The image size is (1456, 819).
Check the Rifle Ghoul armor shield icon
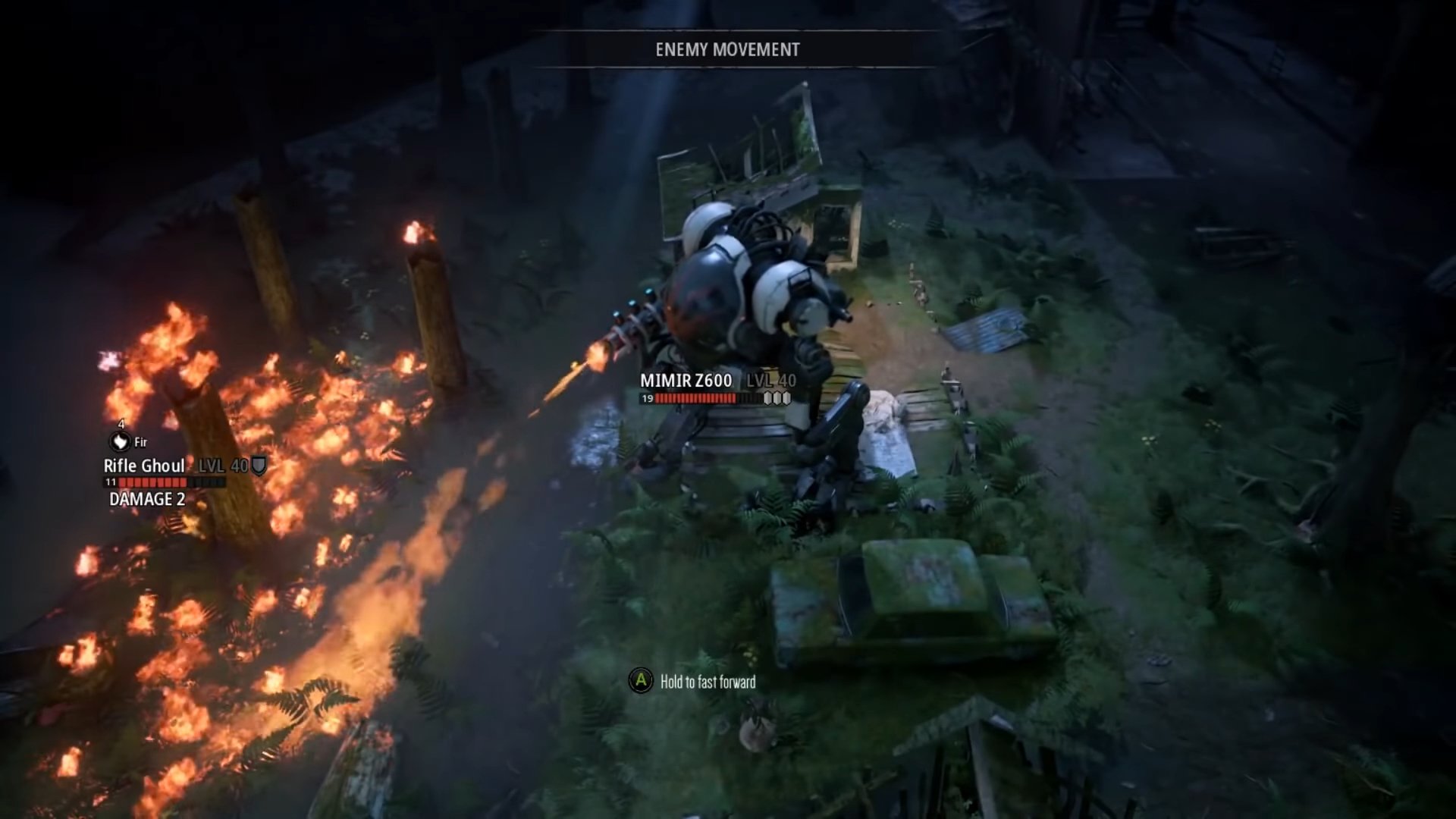coord(259,466)
